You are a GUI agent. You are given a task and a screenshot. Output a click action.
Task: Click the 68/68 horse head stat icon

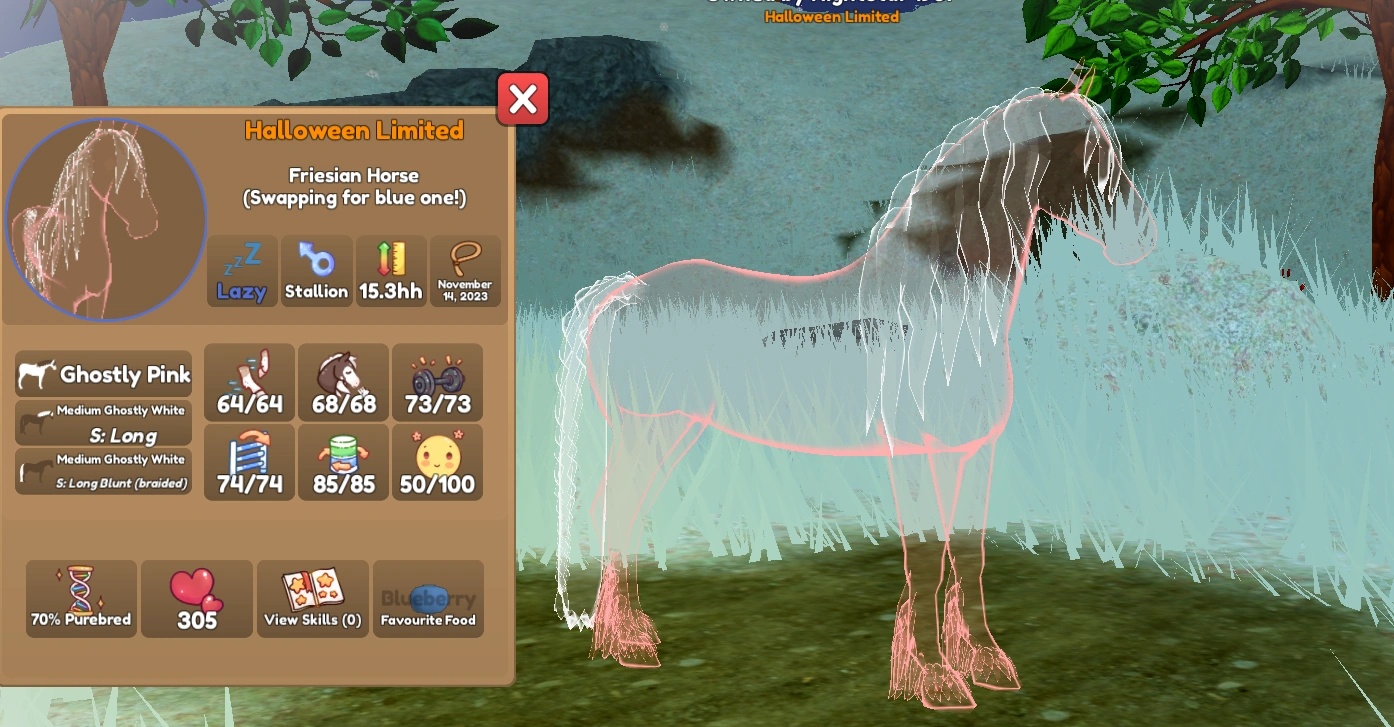click(x=343, y=382)
